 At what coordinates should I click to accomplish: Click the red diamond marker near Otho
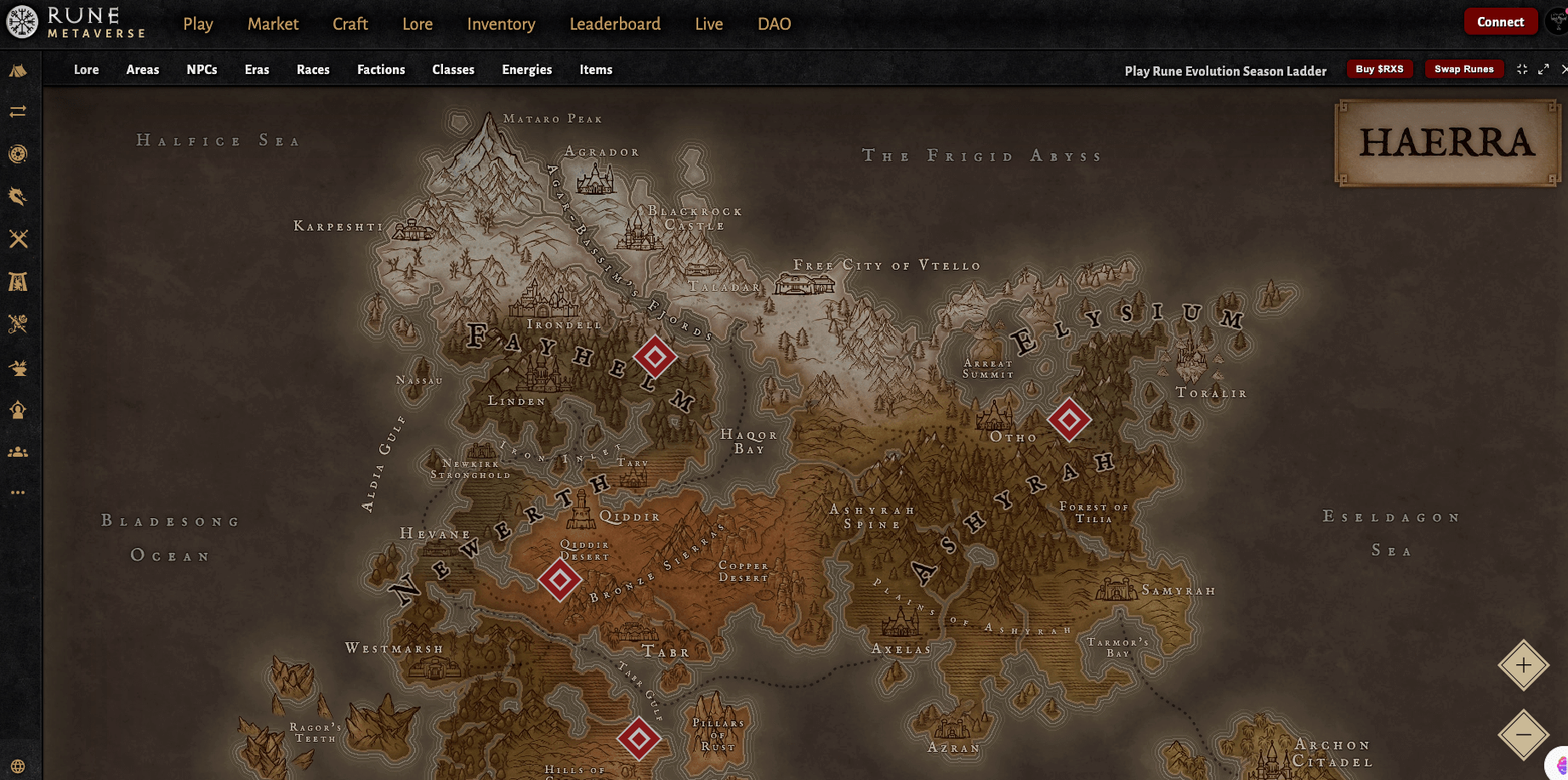(1069, 419)
